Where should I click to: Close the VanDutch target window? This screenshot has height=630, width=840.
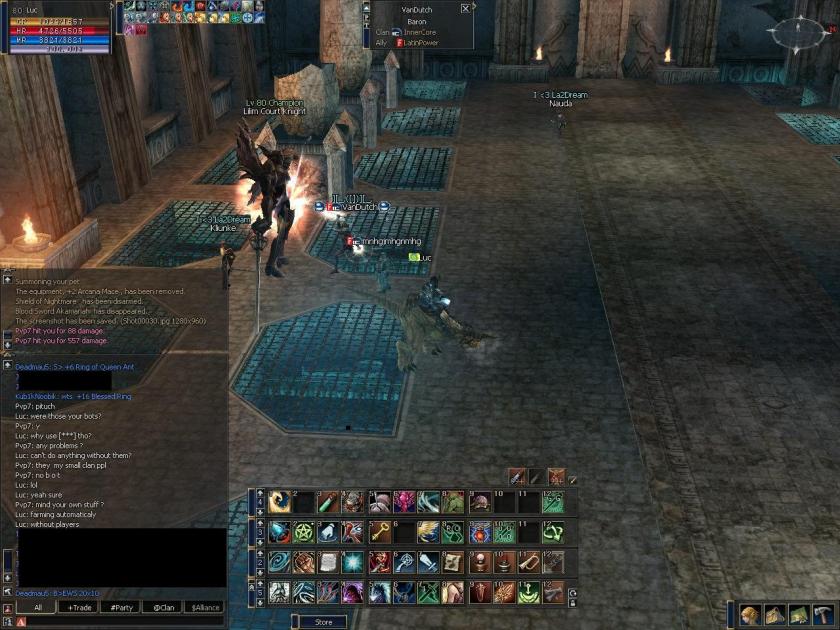click(465, 8)
